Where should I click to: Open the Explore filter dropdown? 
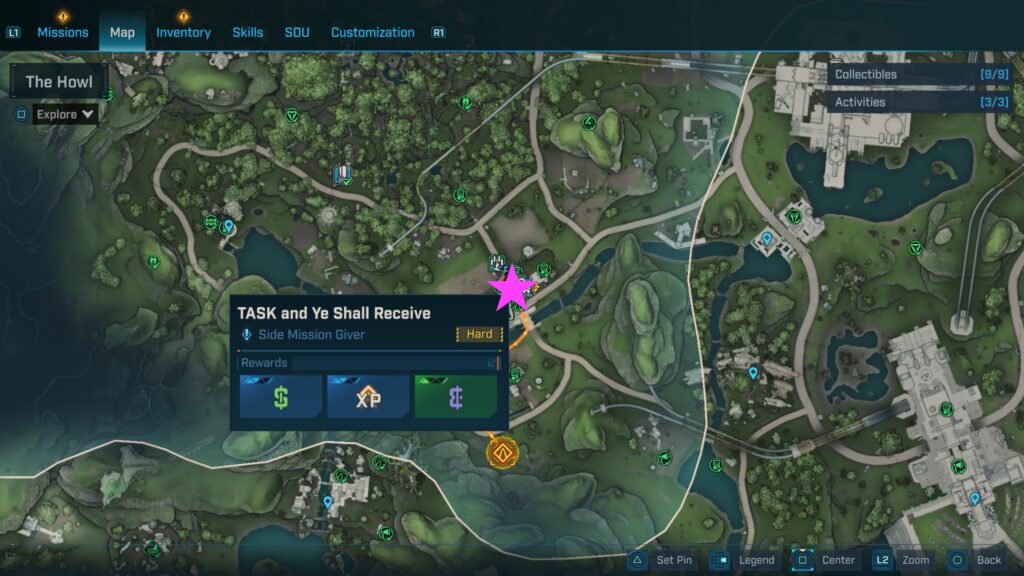point(65,114)
